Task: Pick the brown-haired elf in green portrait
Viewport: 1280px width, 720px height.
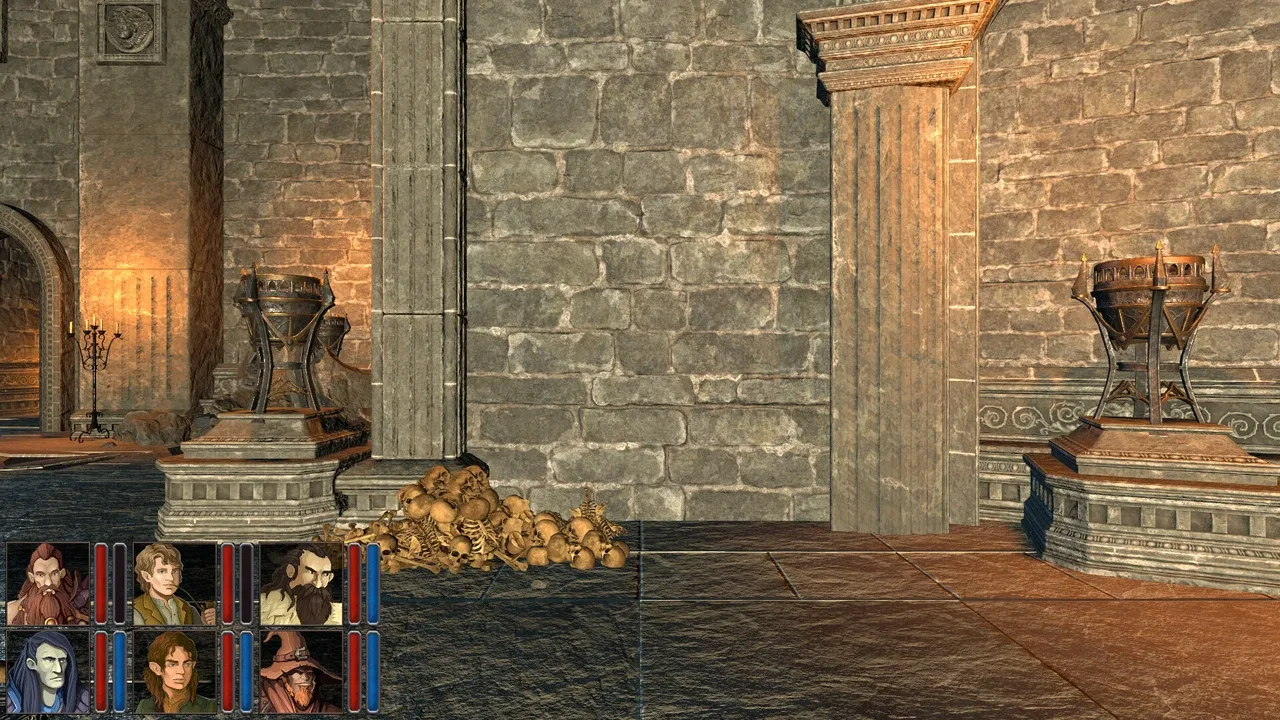Action: point(174,671)
